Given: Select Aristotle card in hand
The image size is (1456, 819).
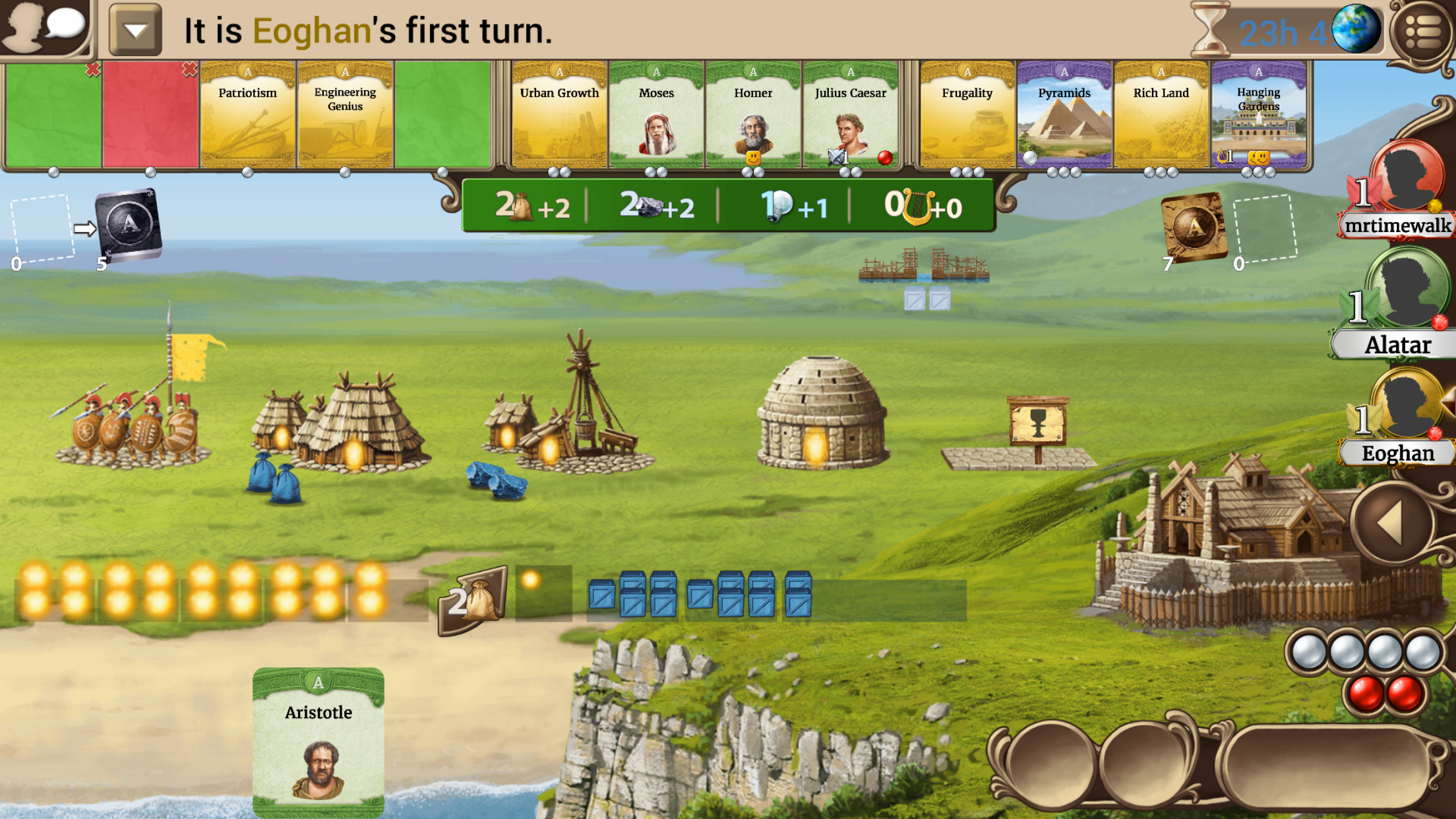Looking at the screenshot, I should [x=318, y=742].
